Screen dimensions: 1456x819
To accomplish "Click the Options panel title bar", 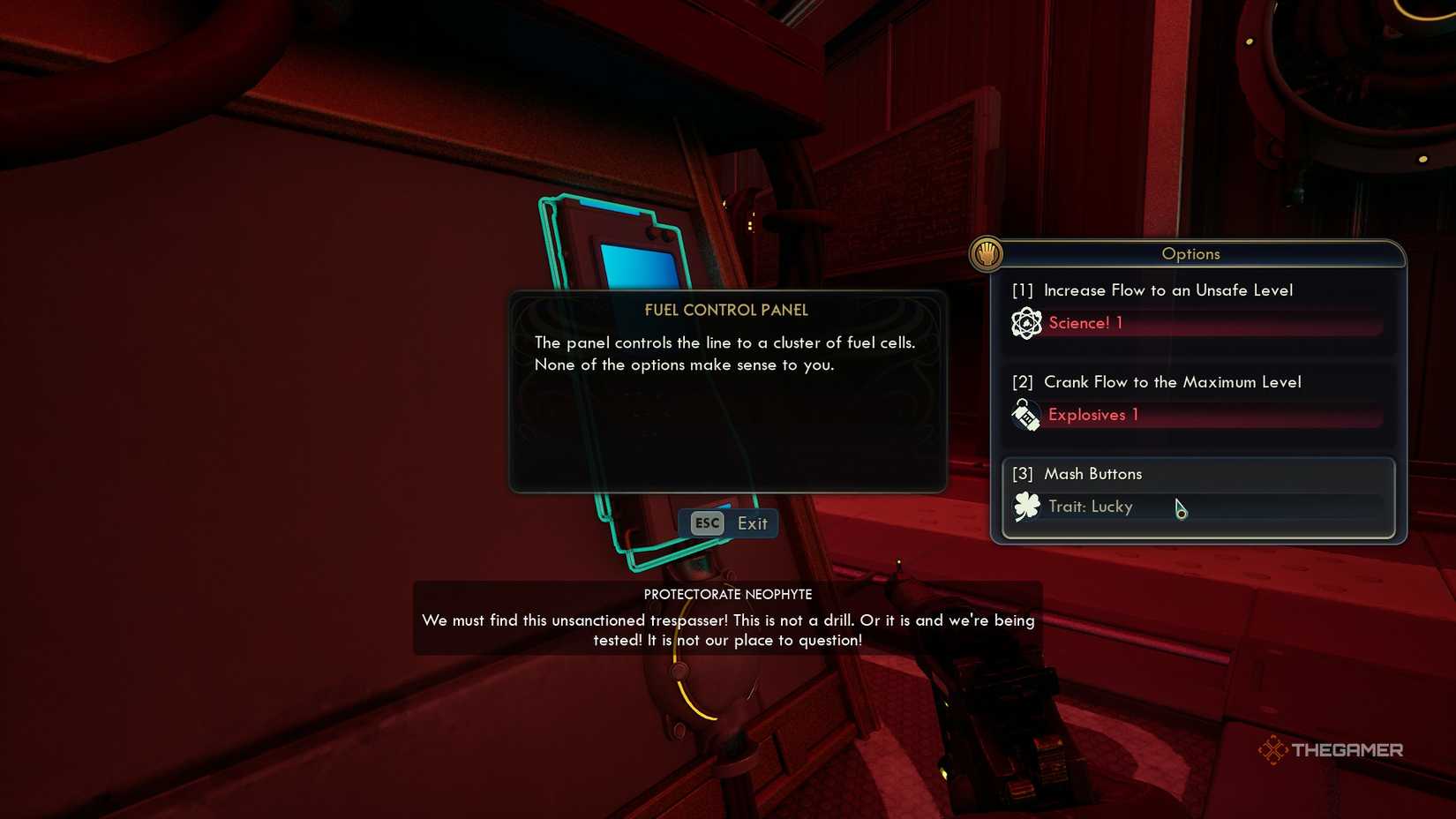I will (x=1190, y=253).
